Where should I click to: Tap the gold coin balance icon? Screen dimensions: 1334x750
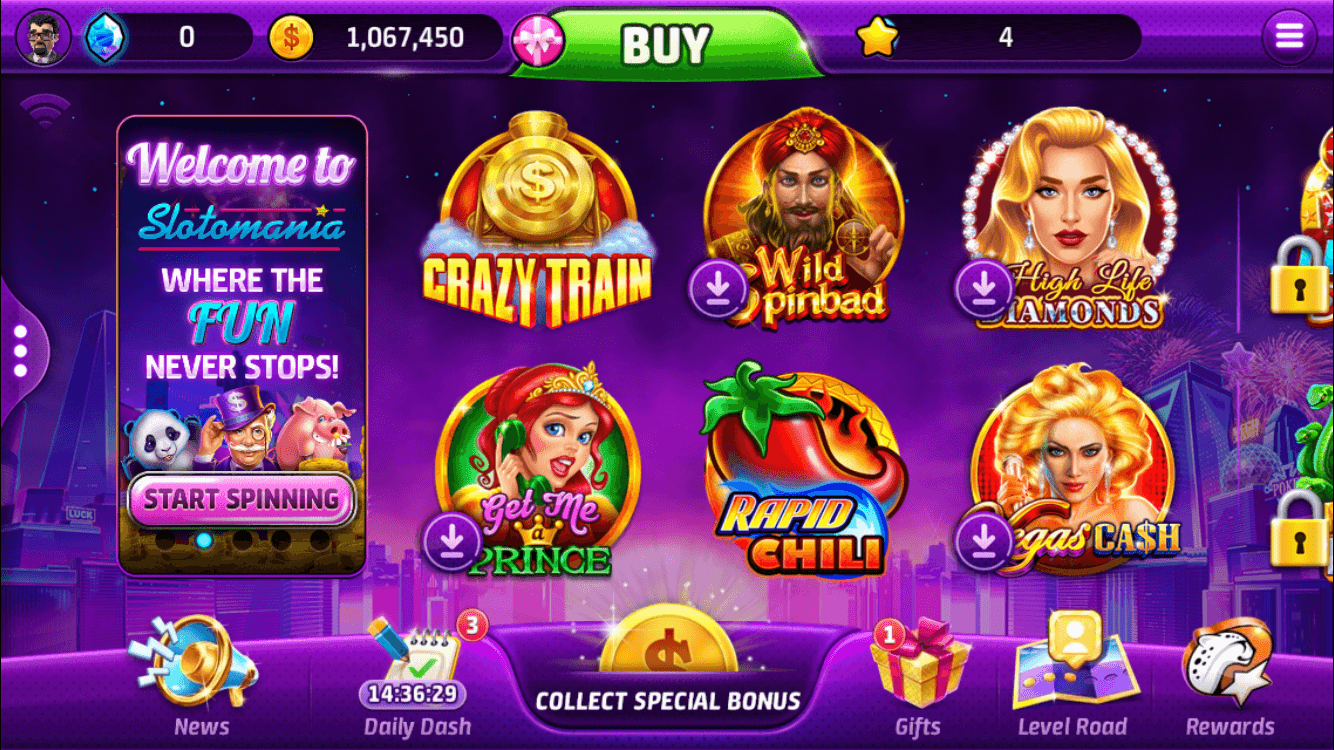coord(290,36)
